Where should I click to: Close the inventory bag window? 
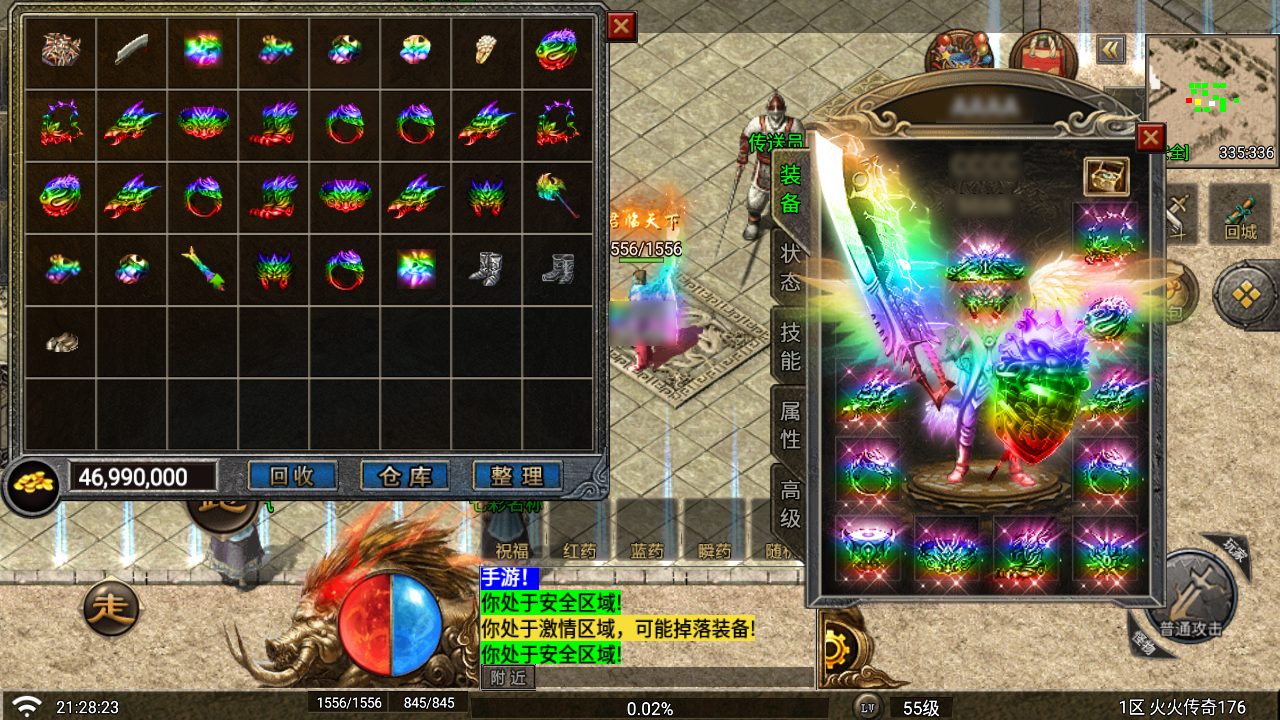click(x=621, y=27)
